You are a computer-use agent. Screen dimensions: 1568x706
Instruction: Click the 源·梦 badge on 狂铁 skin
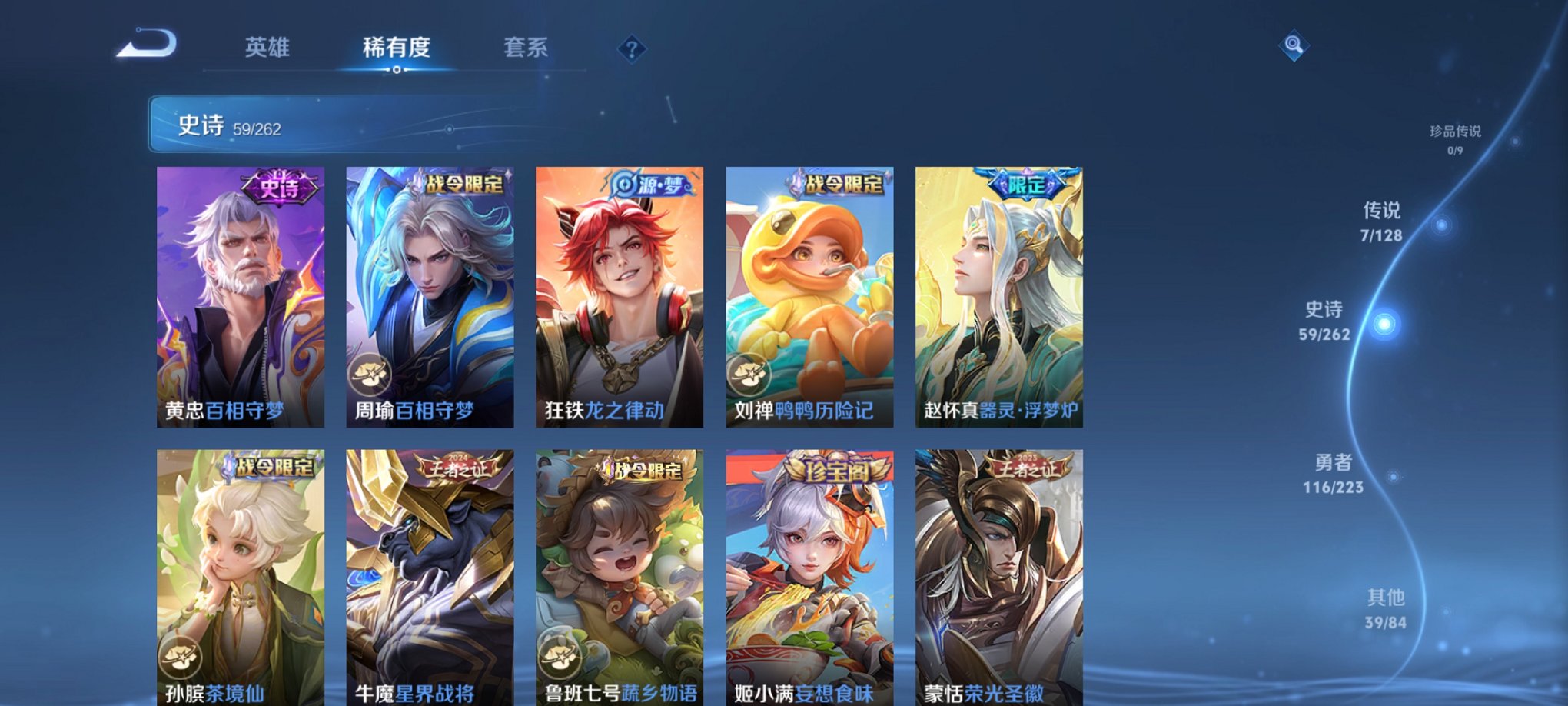pyautogui.click(x=651, y=185)
